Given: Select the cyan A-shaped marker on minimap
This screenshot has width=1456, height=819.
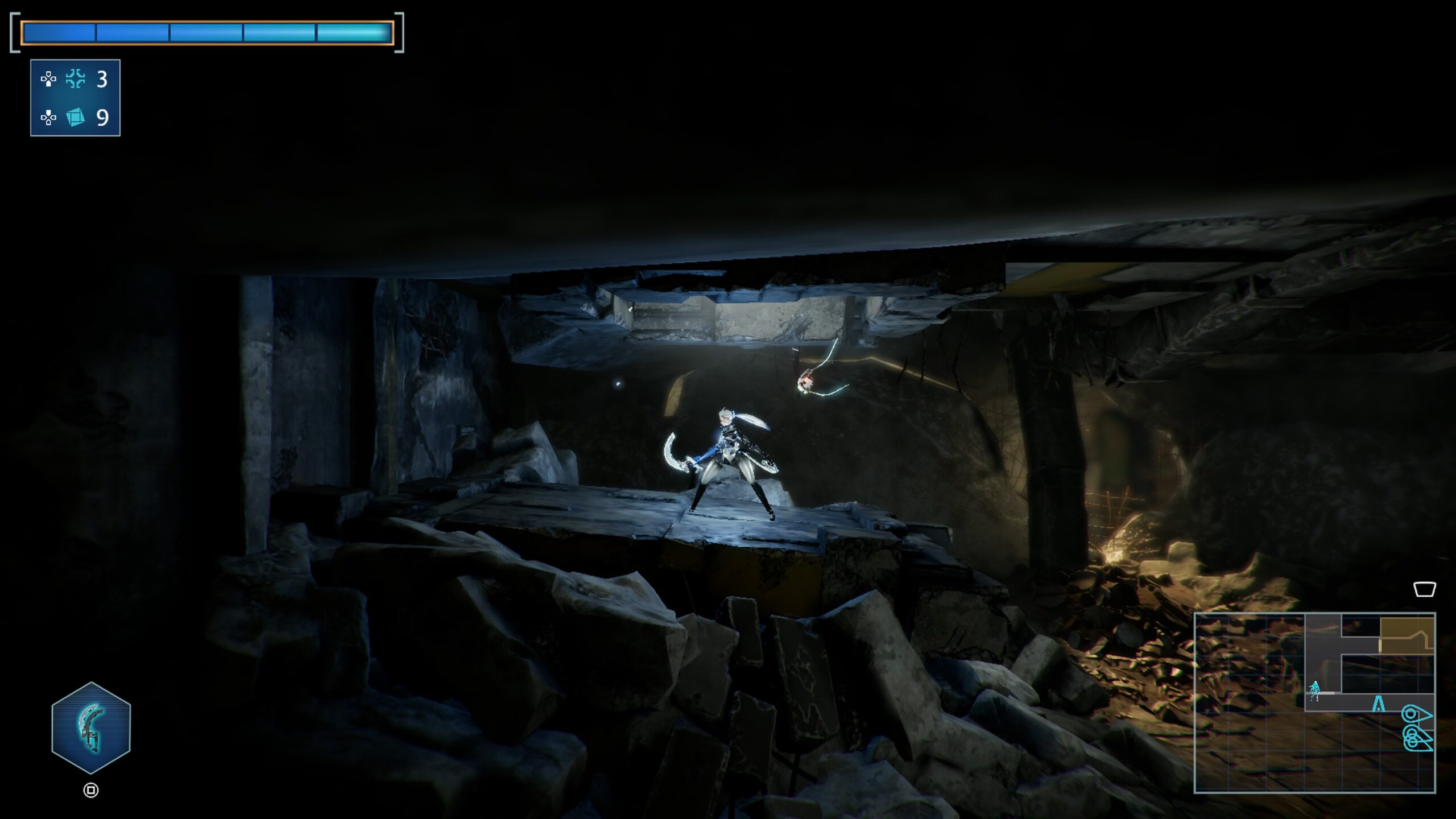Looking at the screenshot, I should (1378, 704).
